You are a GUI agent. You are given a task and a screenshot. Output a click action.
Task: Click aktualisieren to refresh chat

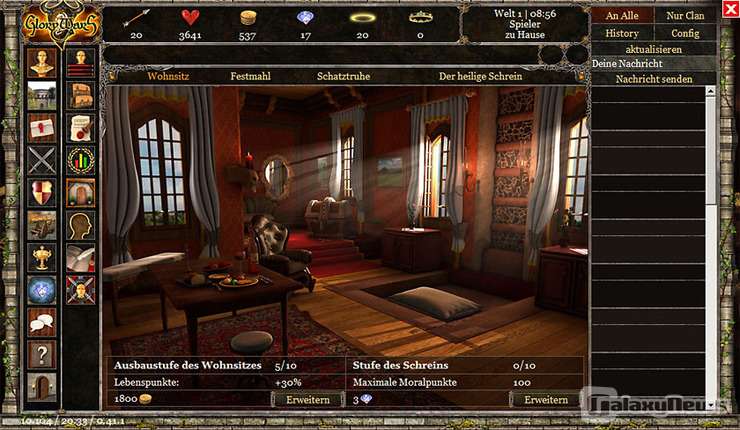click(654, 48)
